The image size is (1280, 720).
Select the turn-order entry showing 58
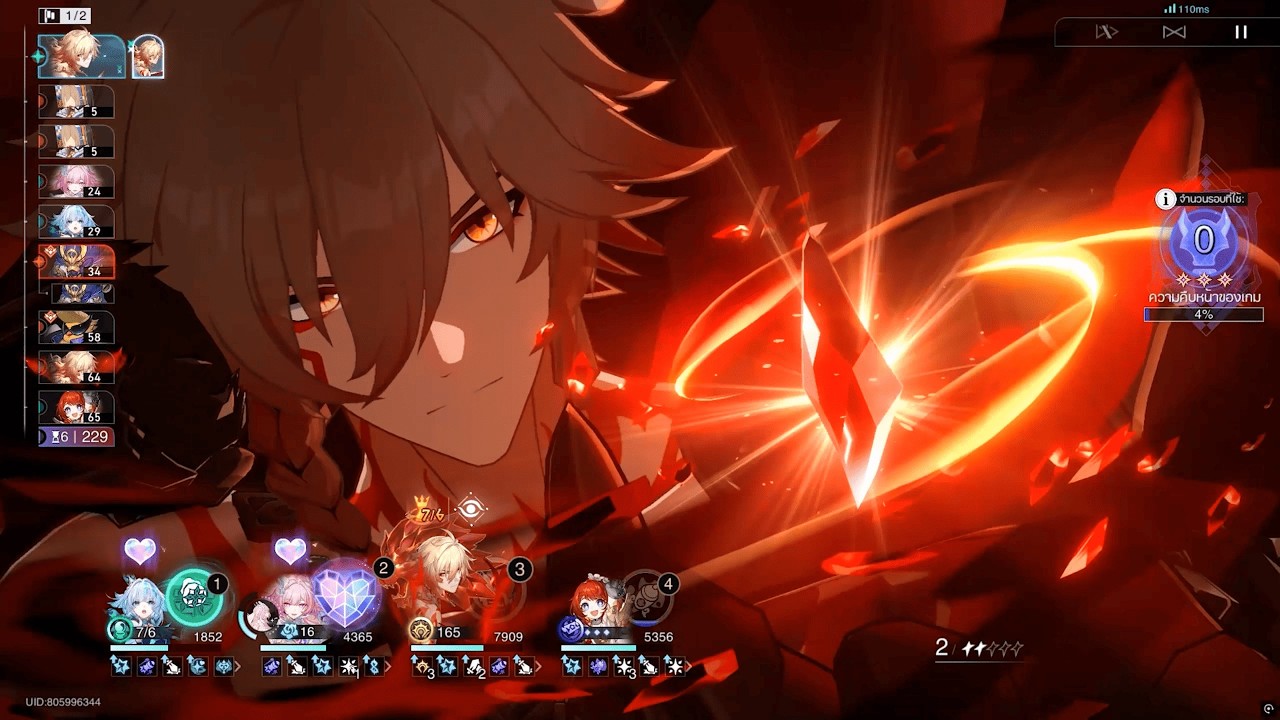click(x=76, y=328)
